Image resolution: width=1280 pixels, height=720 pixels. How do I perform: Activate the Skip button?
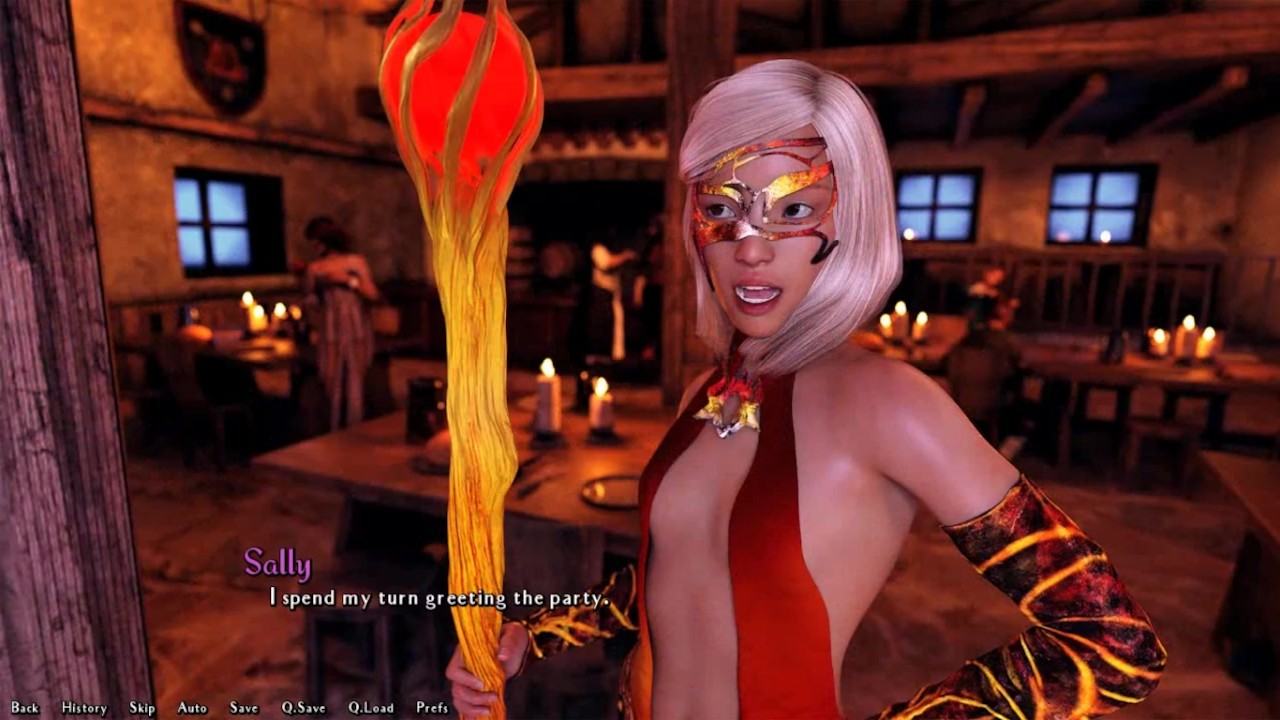click(142, 708)
